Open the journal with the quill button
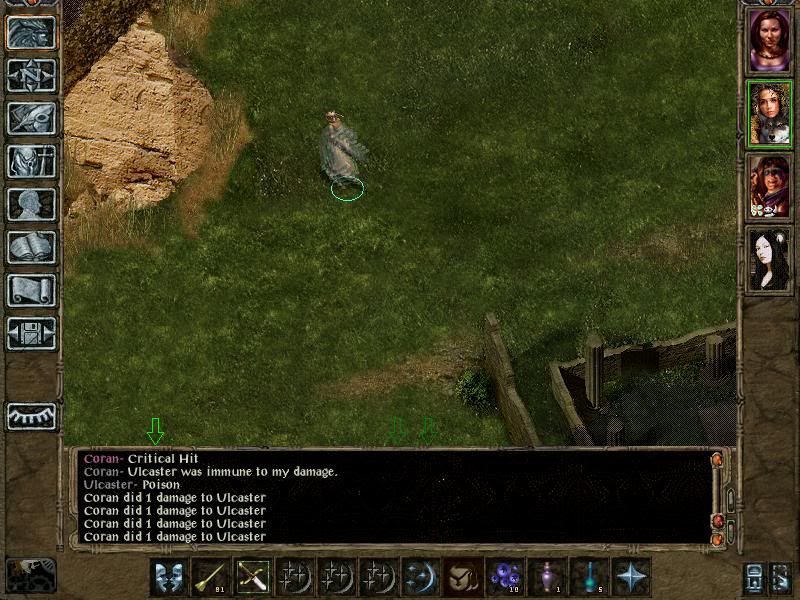 point(31,118)
